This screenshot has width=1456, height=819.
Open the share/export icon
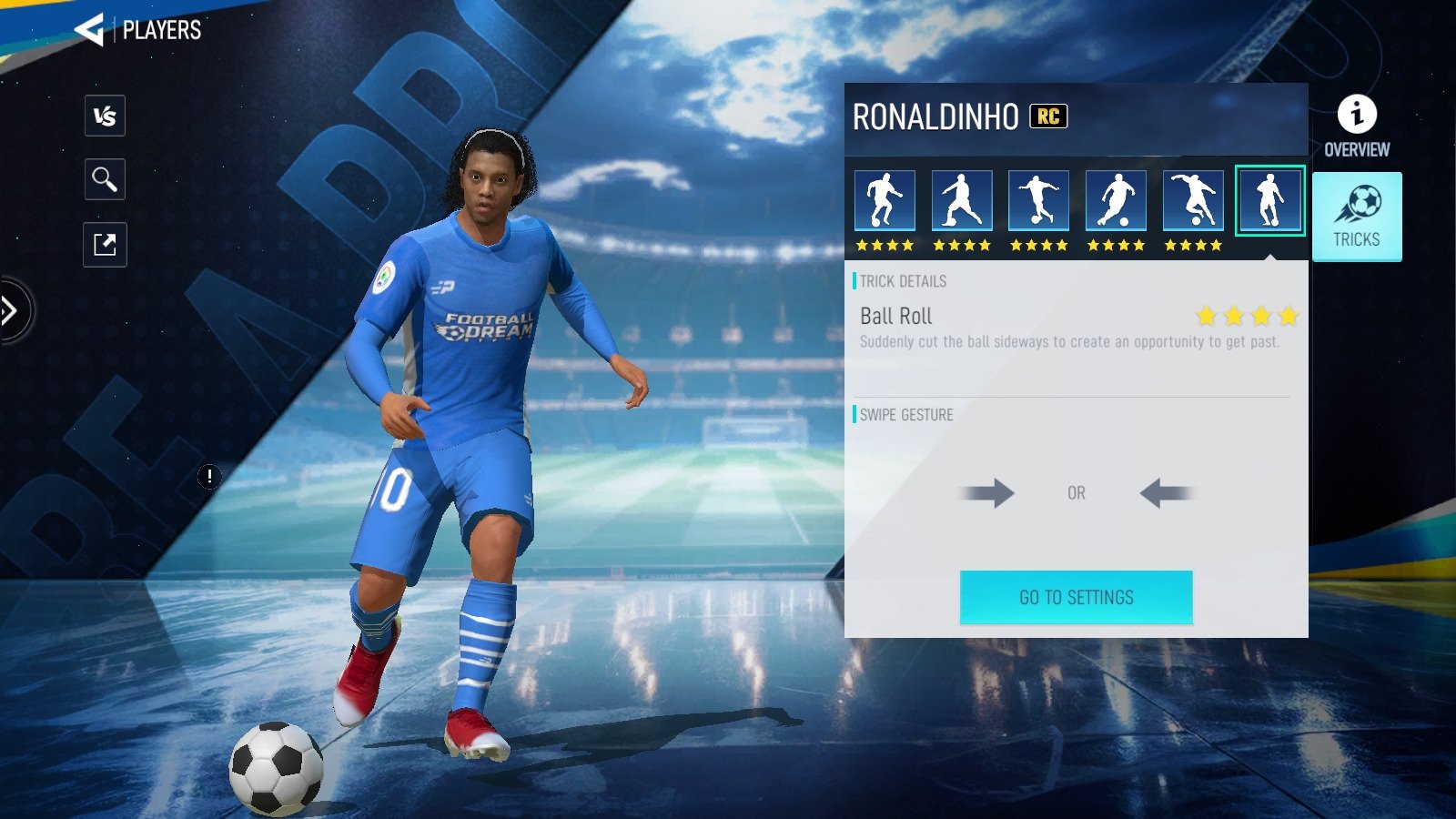tap(105, 245)
